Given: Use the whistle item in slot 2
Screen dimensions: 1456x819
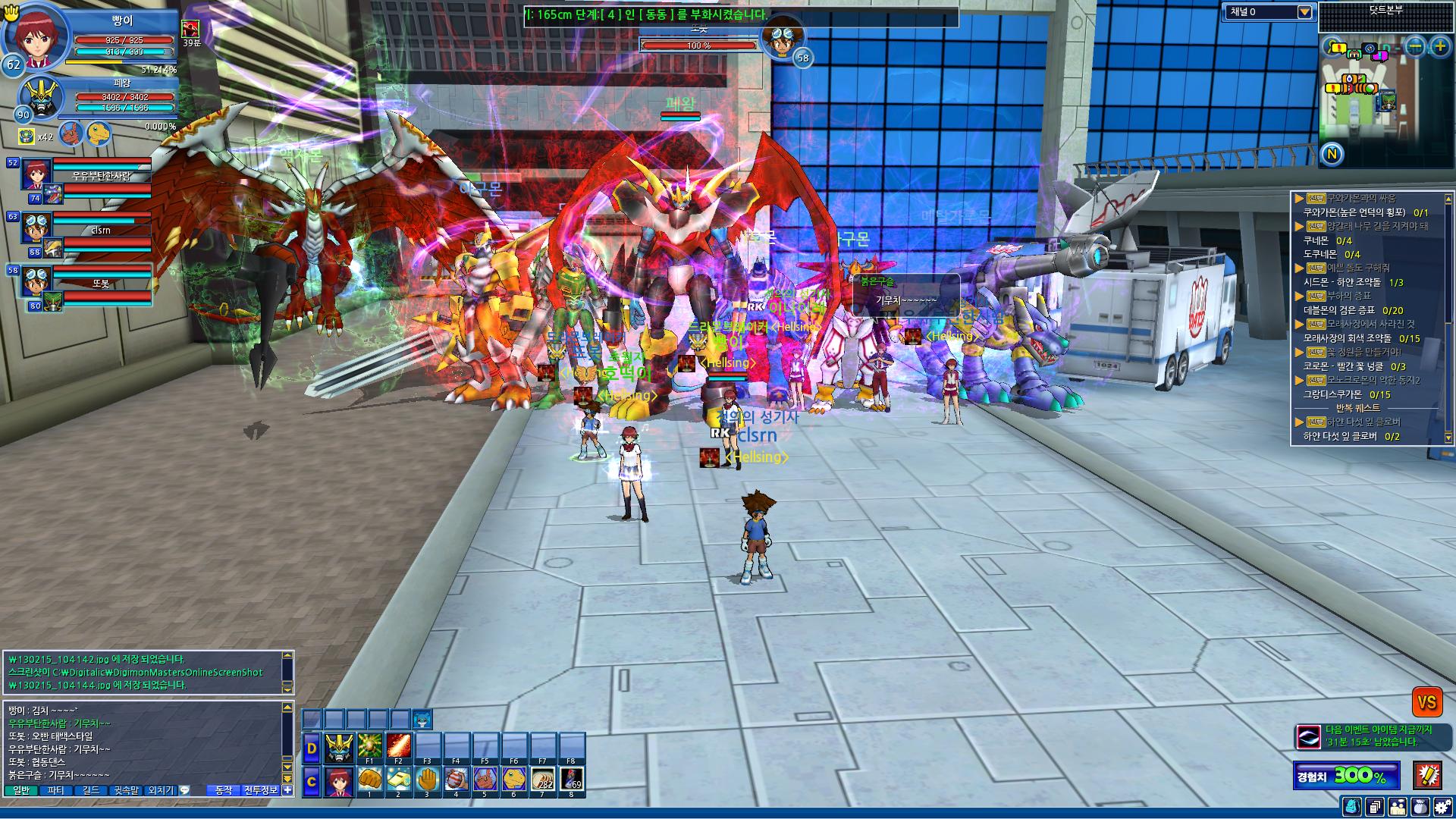Looking at the screenshot, I should [399, 780].
